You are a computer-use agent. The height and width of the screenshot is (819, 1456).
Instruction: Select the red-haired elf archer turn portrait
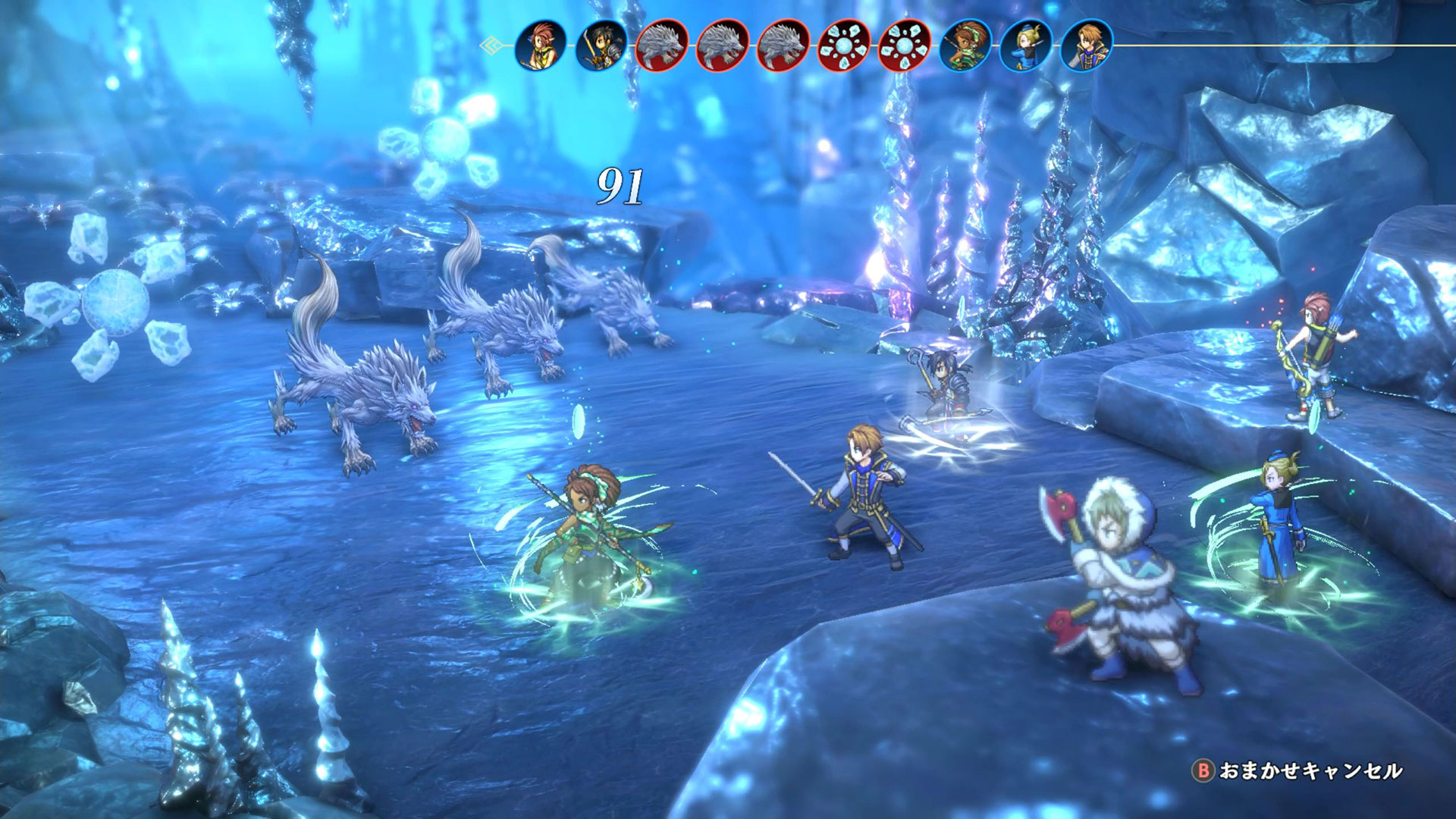click(x=540, y=45)
